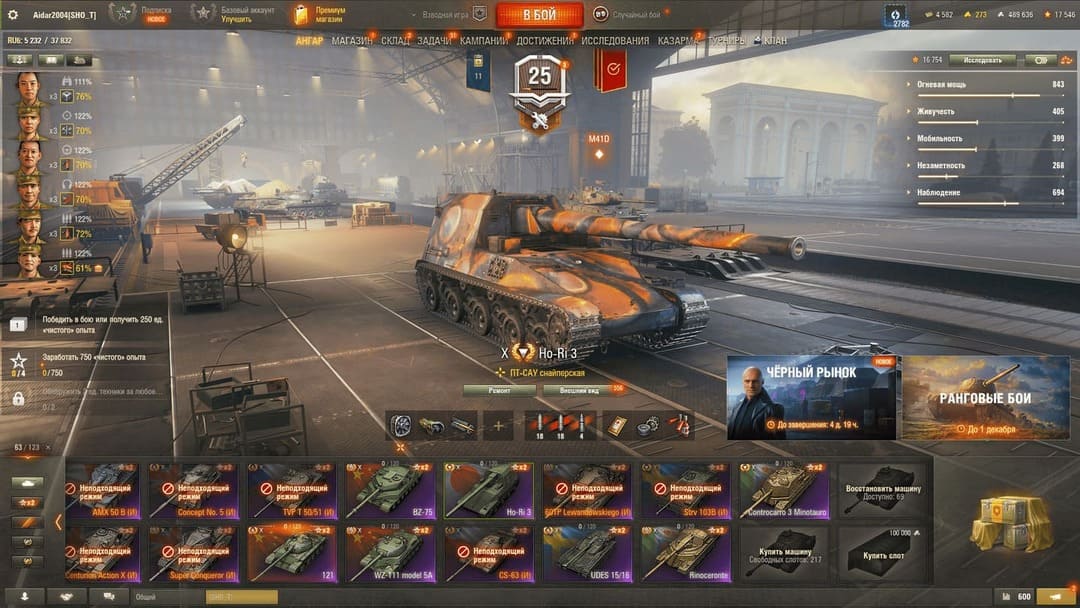Open the Внешний вид customization
The width and height of the screenshot is (1080, 608).
pyautogui.click(x=579, y=390)
